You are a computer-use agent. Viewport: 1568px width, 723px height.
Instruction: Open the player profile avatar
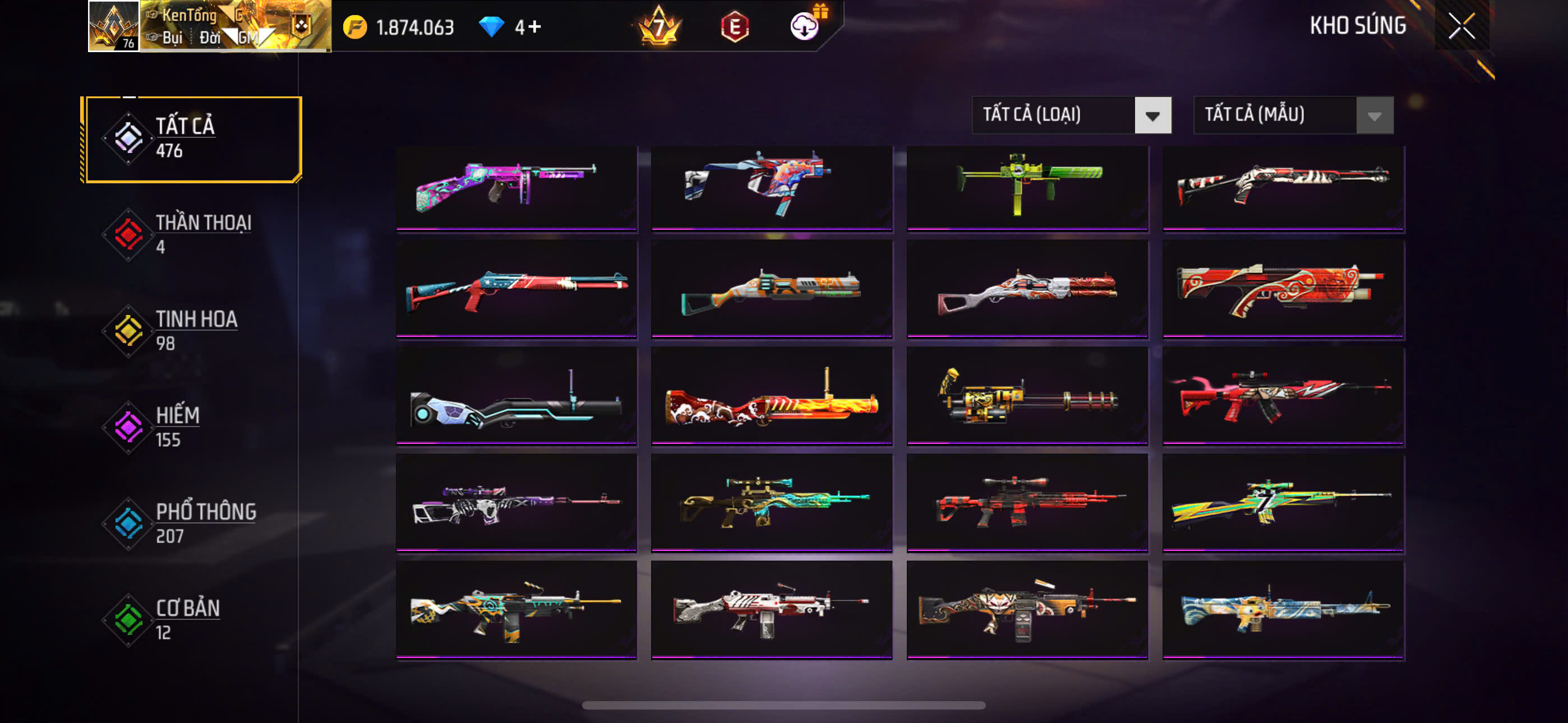click(x=114, y=26)
